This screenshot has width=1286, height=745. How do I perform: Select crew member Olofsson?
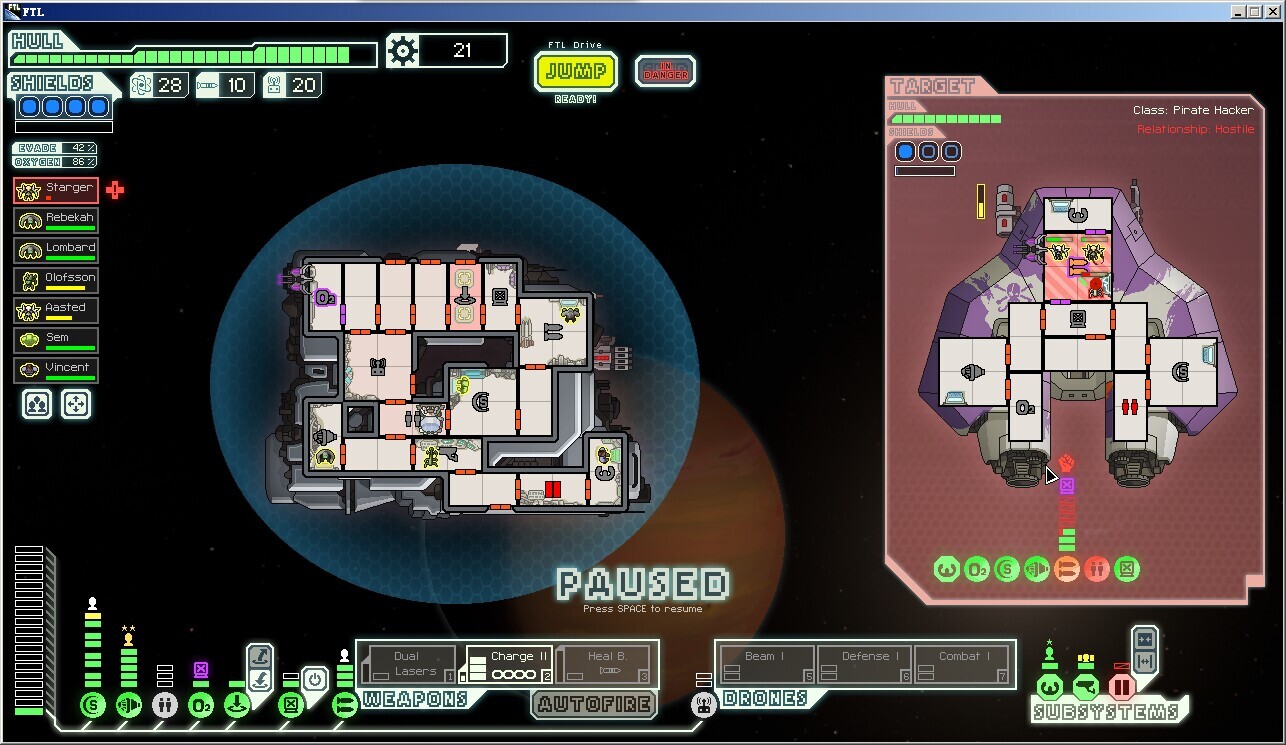(56, 280)
